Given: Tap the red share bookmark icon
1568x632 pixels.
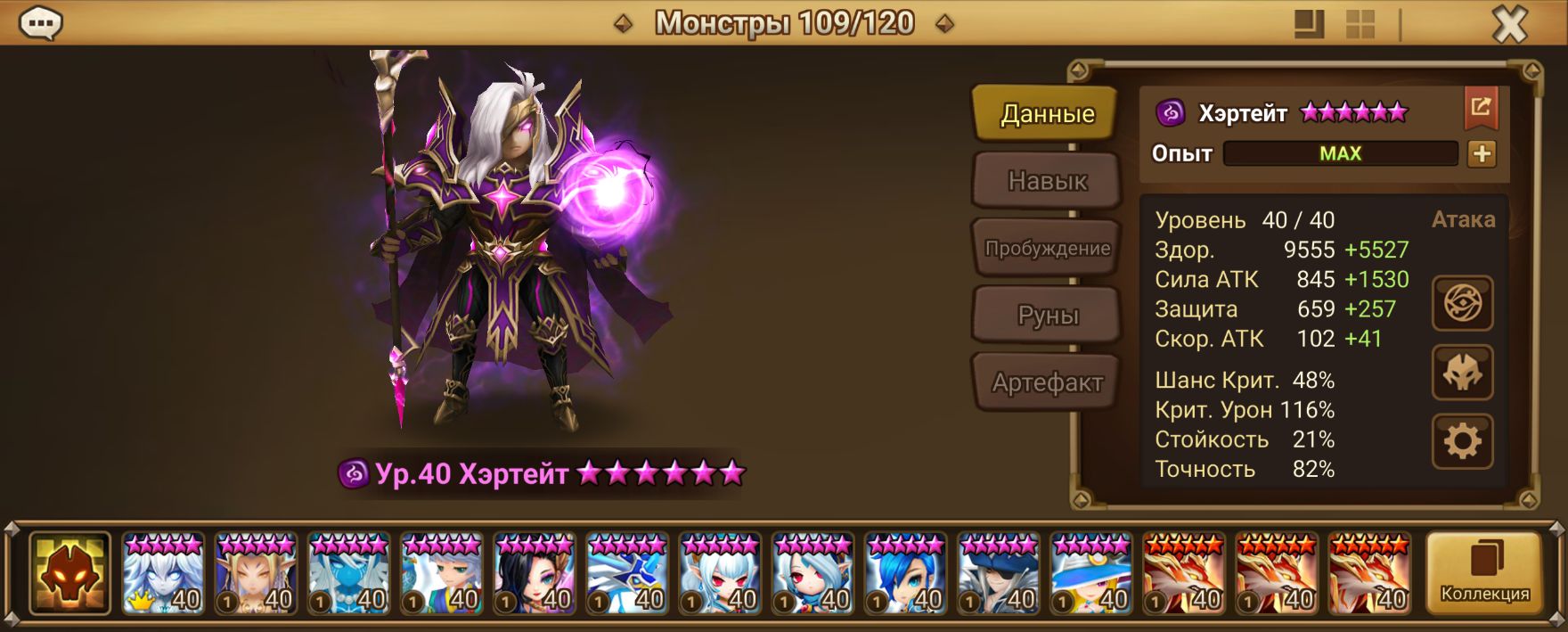Looking at the screenshot, I should tap(1481, 108).
